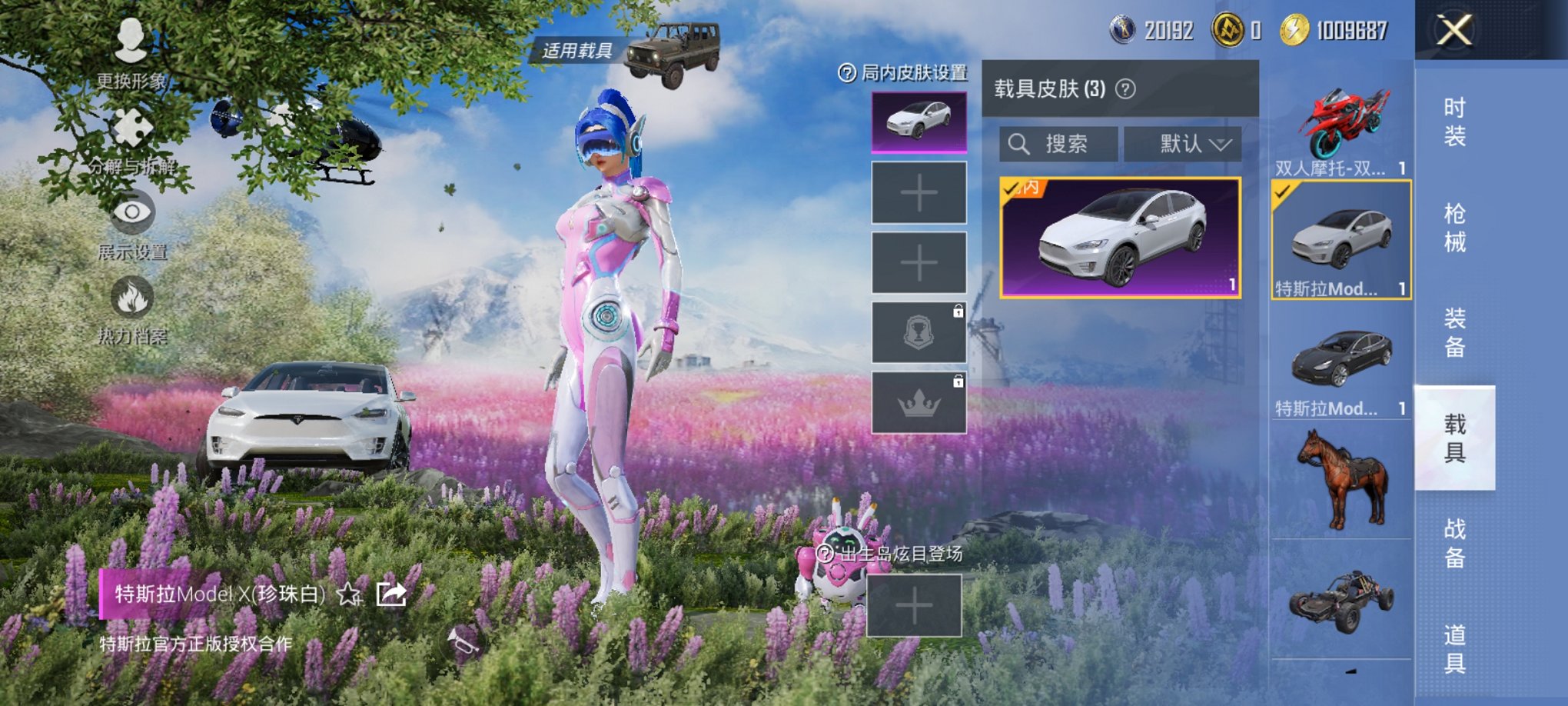Open the 更换形象 avatar icon
The height and width of the screenshot is (706, 1568).
(129, 42)
